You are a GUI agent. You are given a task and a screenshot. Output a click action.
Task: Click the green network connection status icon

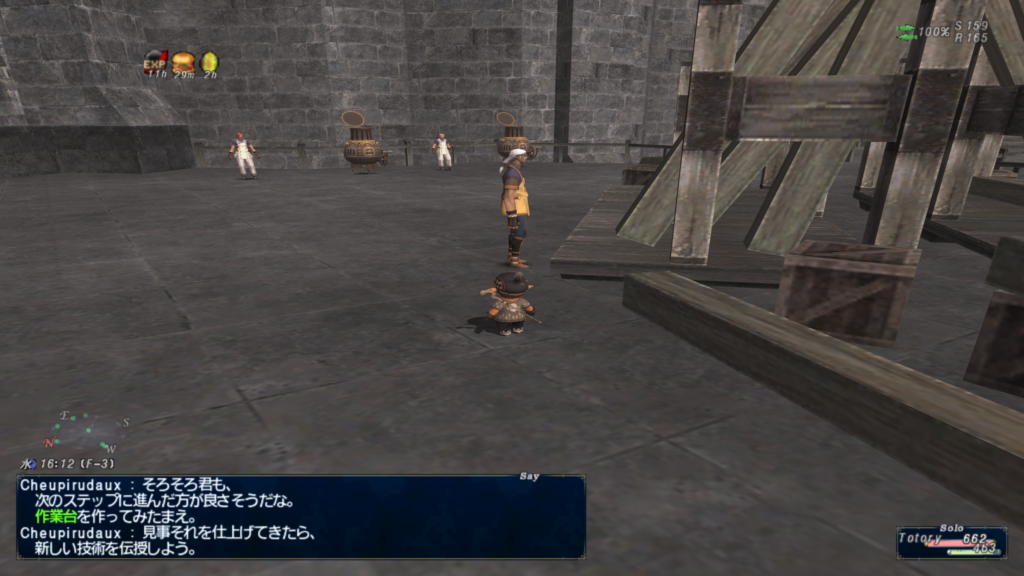[x=906, y=32]
